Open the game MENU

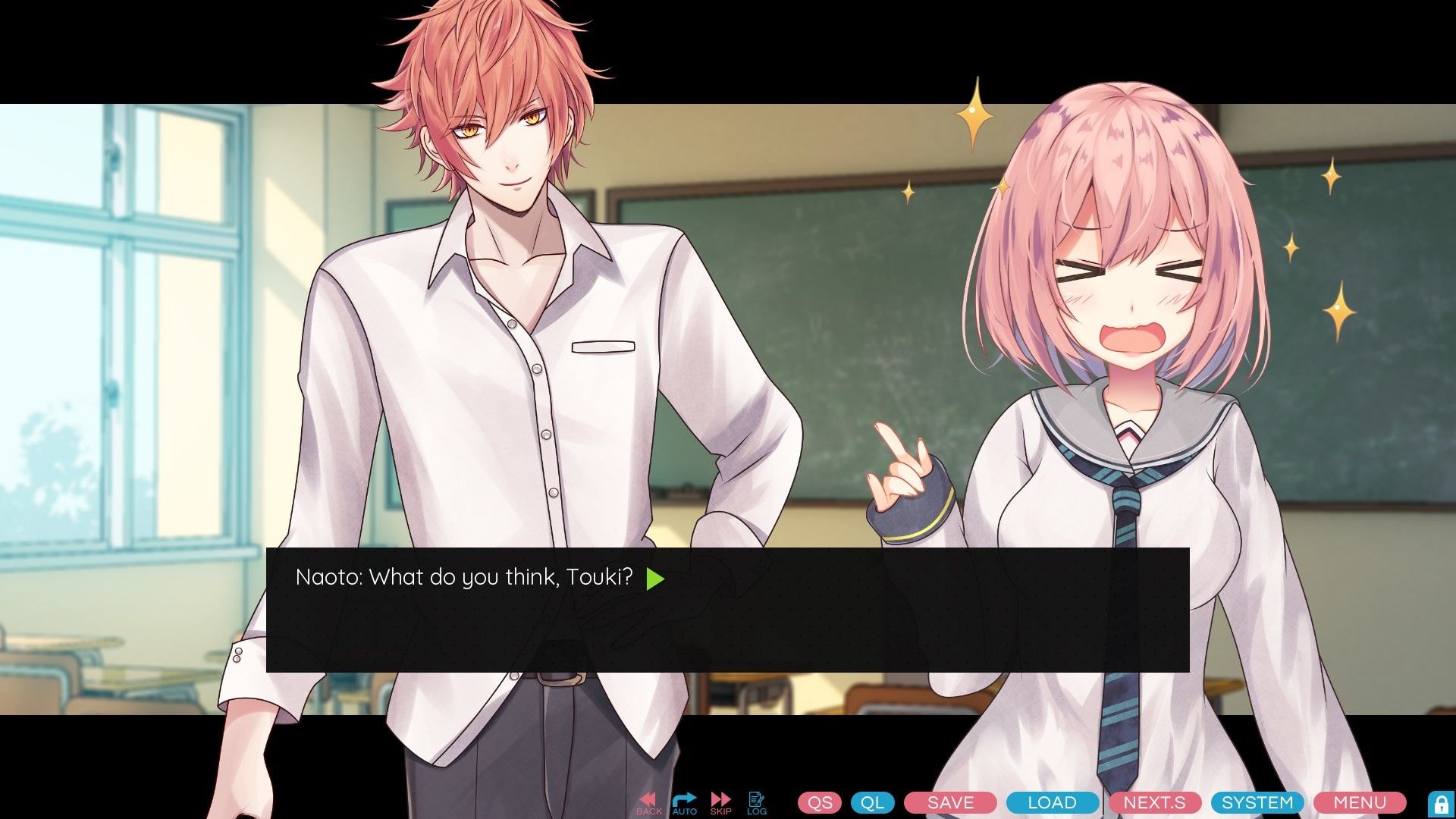tap(1360, 802)
